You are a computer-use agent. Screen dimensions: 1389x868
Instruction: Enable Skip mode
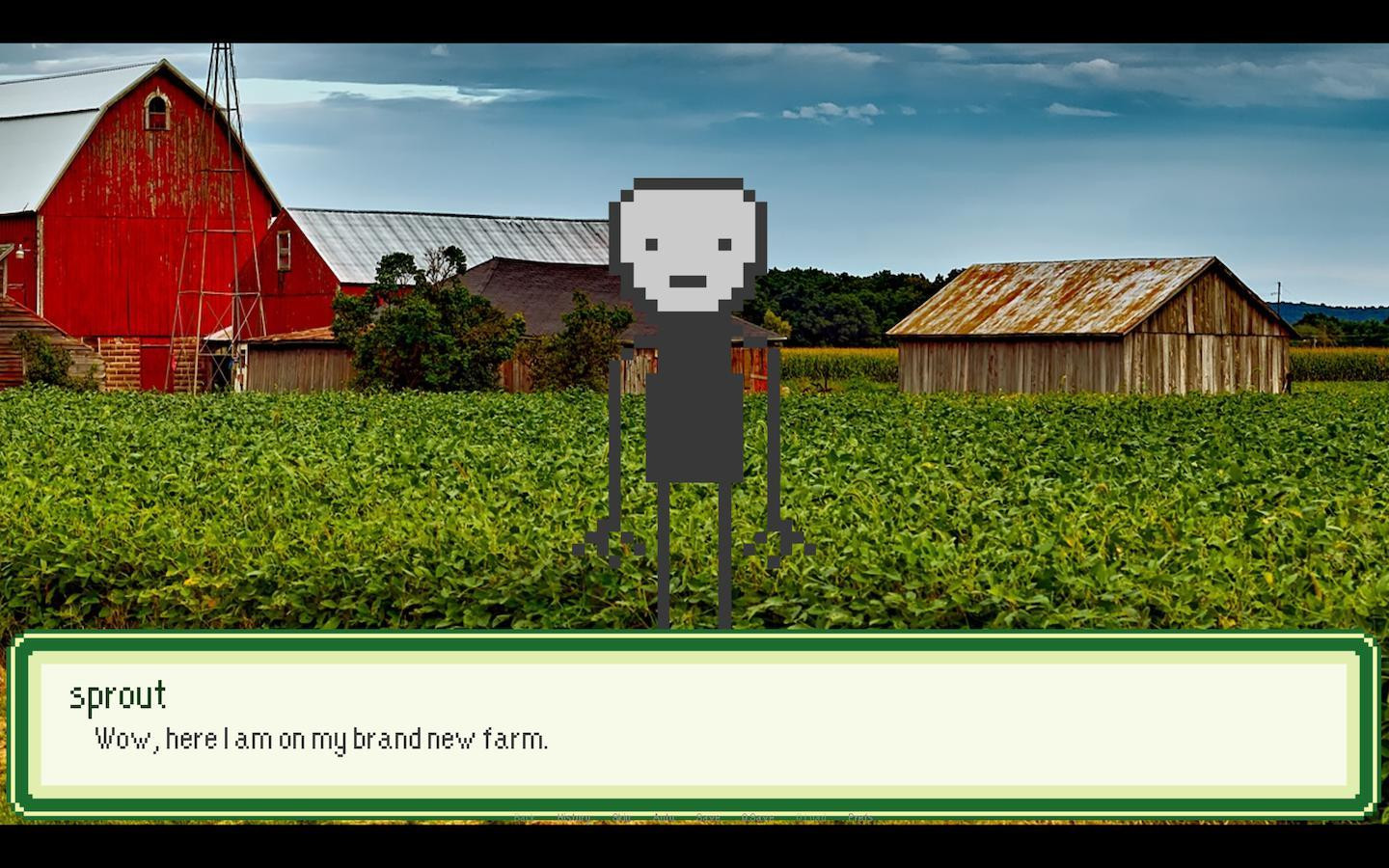coord(622,816)
